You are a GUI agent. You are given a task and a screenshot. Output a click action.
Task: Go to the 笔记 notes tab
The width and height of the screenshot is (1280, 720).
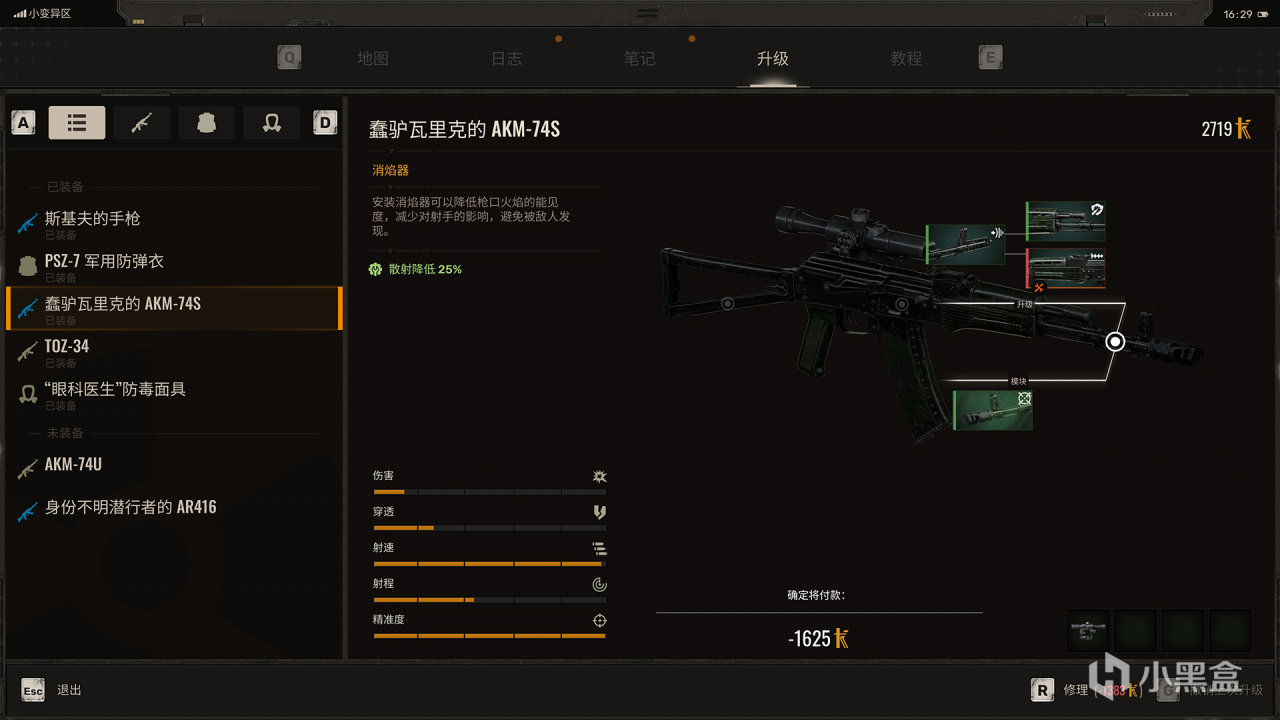pos(639,58)
